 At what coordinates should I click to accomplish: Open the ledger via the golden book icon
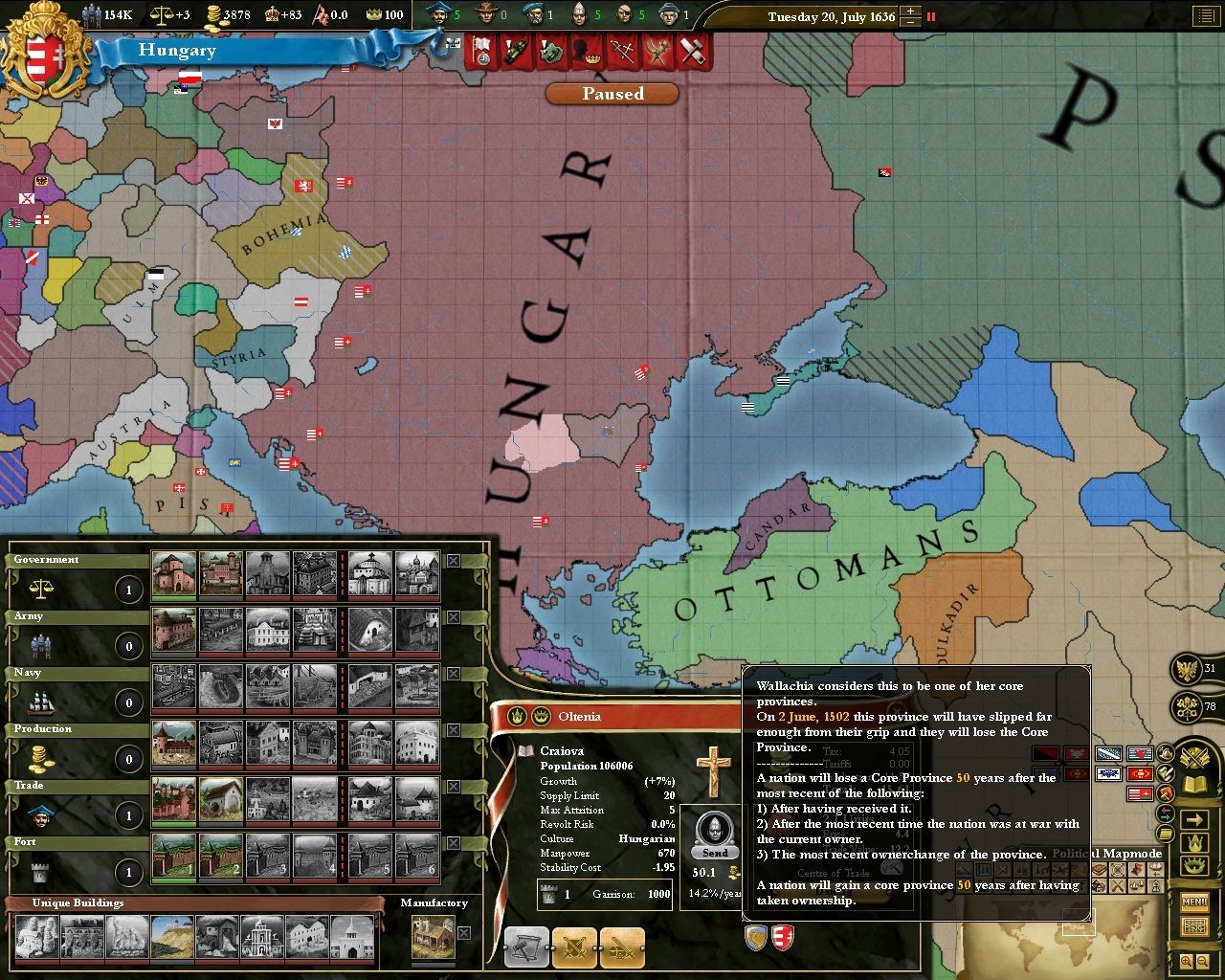click(1195, 784)
